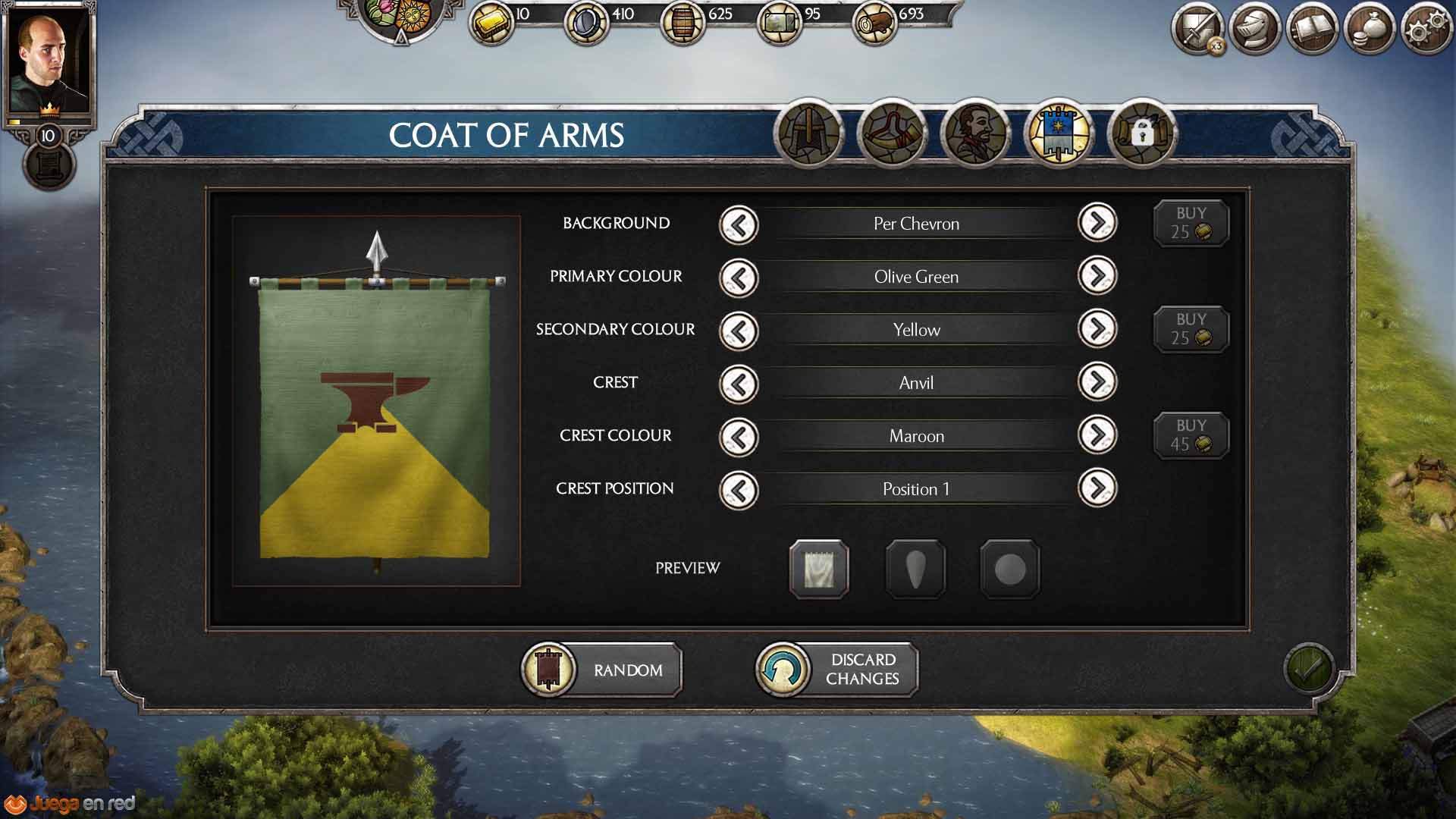The width and height of the screenshot is (1456, 819).
Task: Advance Crest Position past Position 1
Action: (1097, 488)
